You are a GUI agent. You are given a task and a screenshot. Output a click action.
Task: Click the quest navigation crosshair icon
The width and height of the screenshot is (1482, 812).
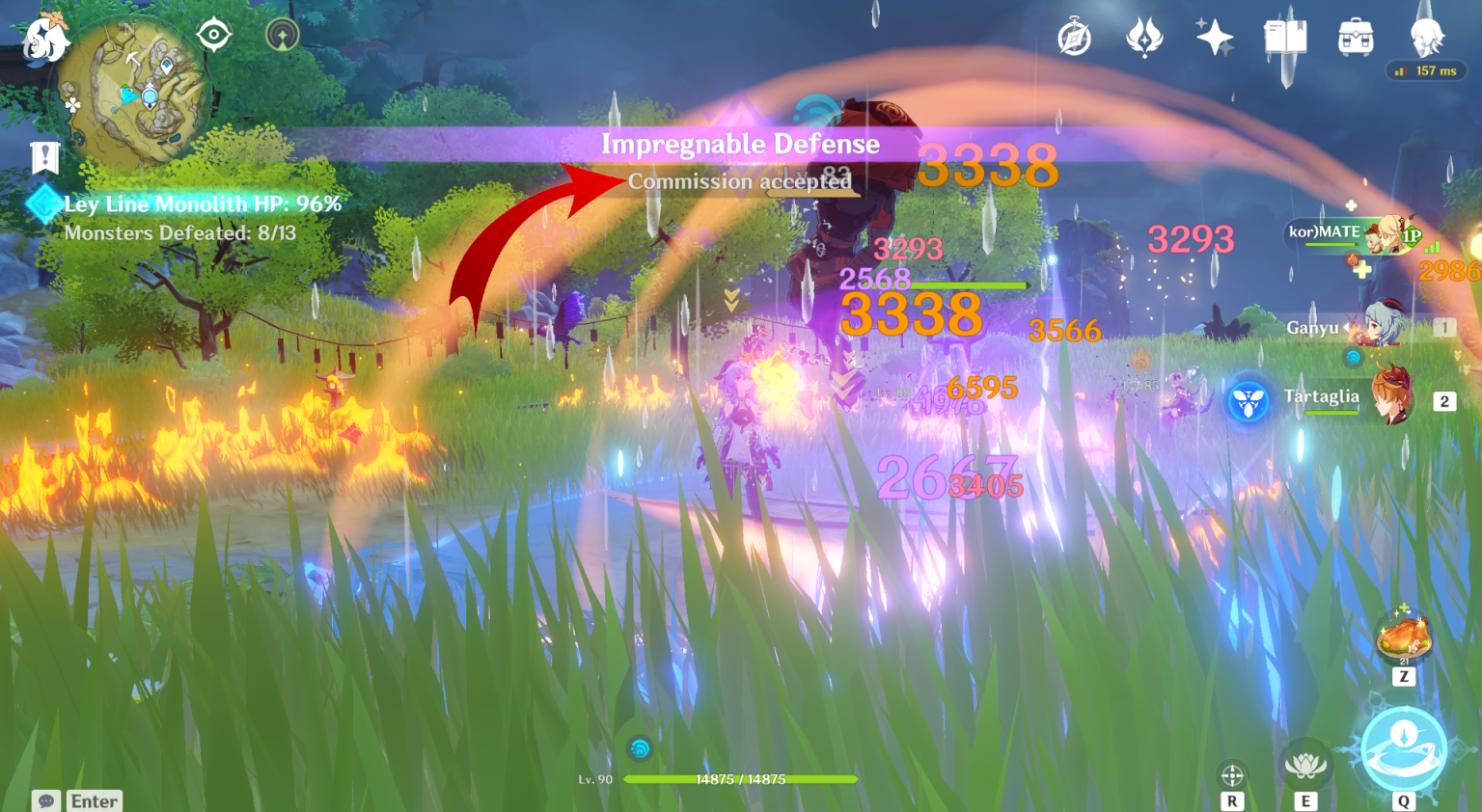tap(213, 36)
